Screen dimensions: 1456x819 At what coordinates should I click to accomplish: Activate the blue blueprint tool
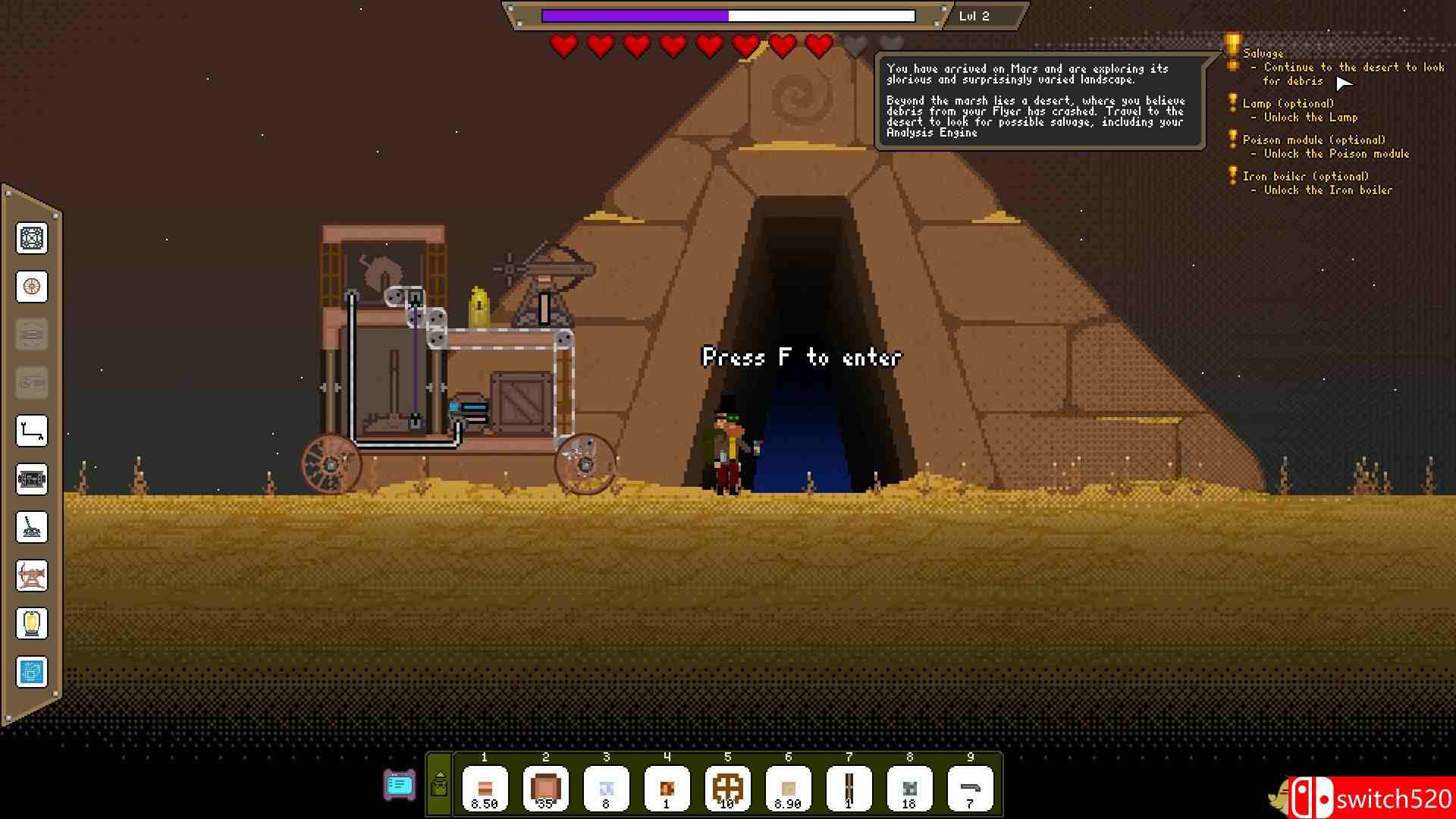pyautogui.click(x=32, y=672)
